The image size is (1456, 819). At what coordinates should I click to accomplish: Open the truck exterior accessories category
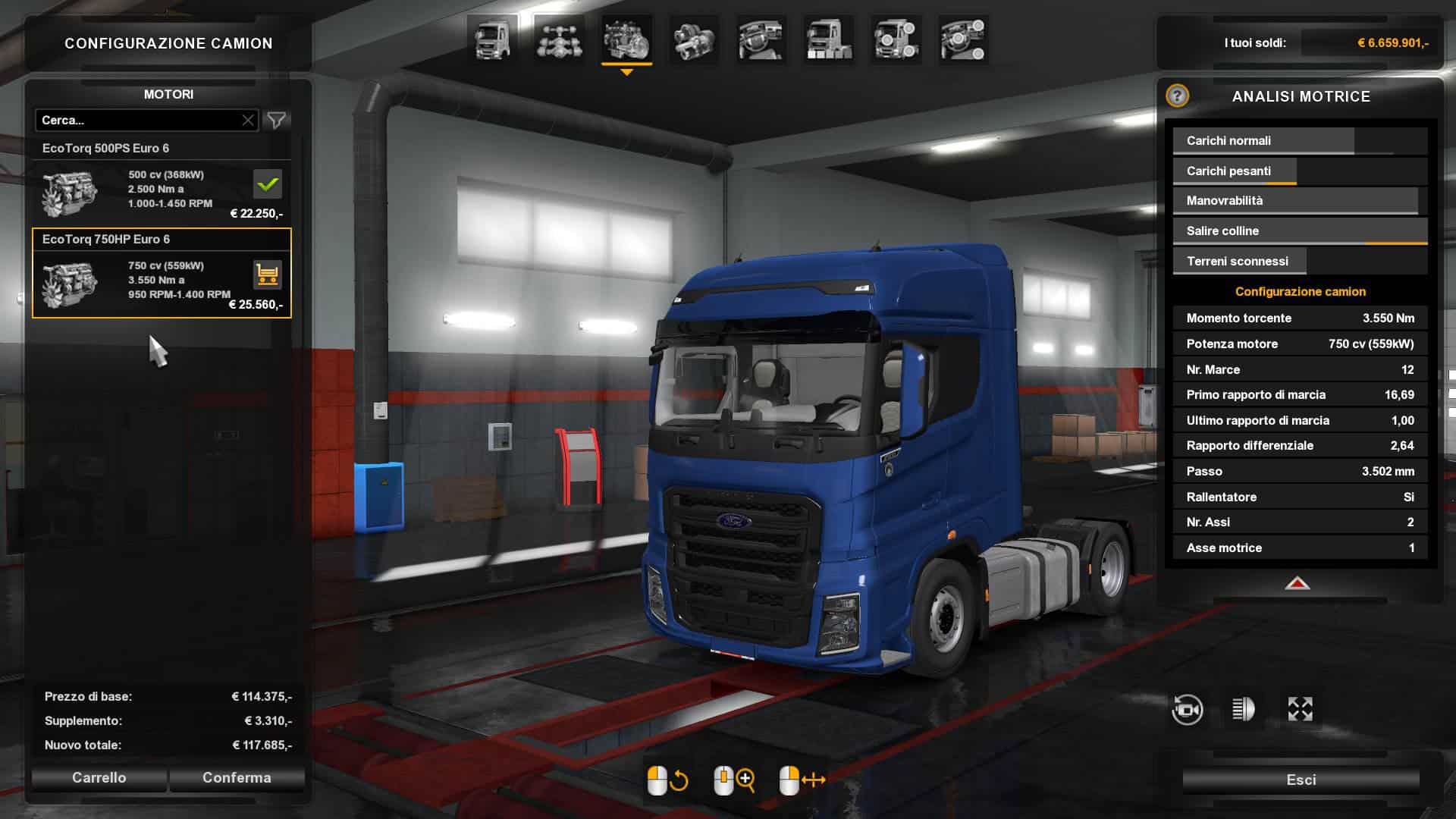click(896, 39)
